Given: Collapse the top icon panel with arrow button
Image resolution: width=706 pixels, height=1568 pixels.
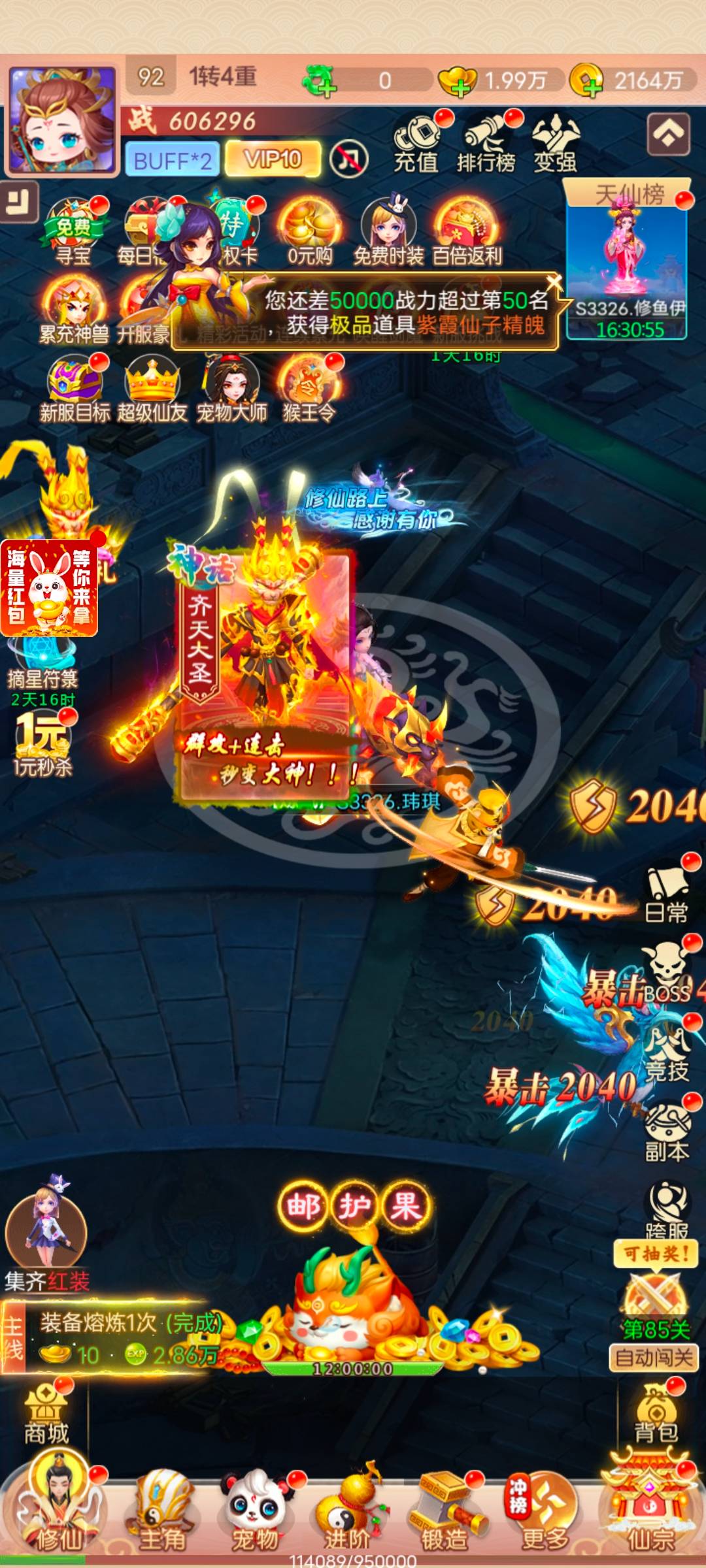Looking at the screenshot, I should coord(668,134).
